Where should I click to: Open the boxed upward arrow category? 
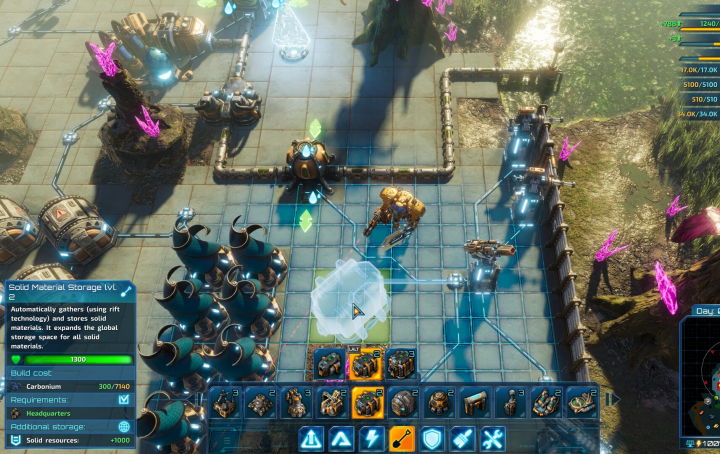point(311,438)
